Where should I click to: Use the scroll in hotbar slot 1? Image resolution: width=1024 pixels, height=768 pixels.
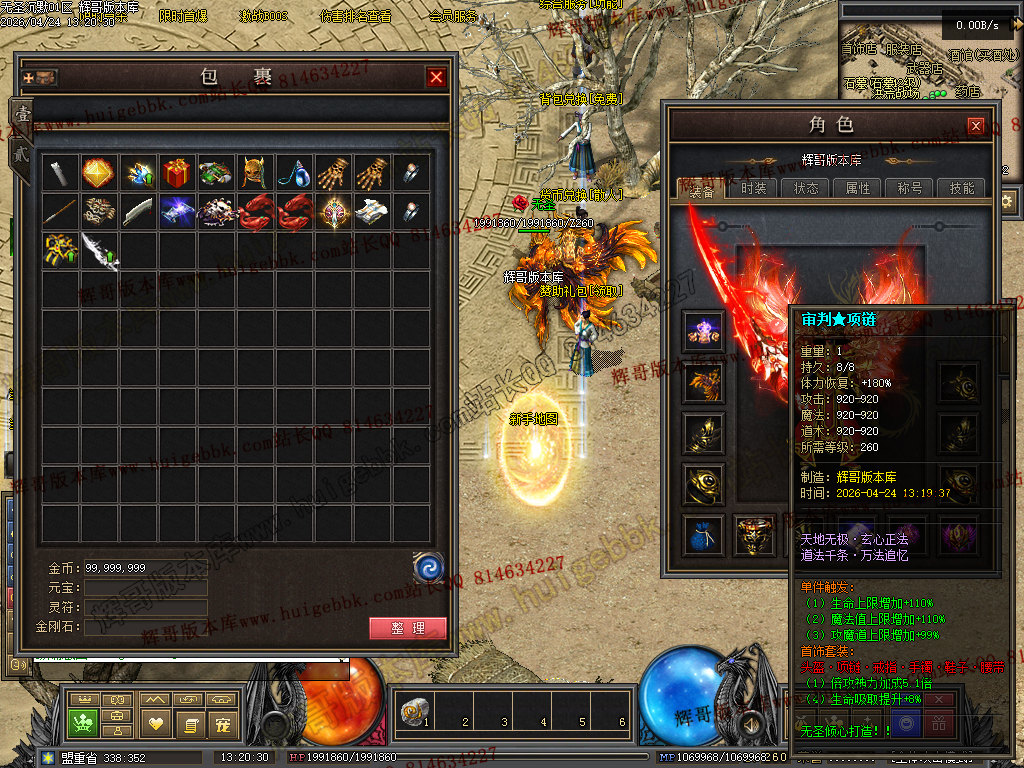[410, 712]
